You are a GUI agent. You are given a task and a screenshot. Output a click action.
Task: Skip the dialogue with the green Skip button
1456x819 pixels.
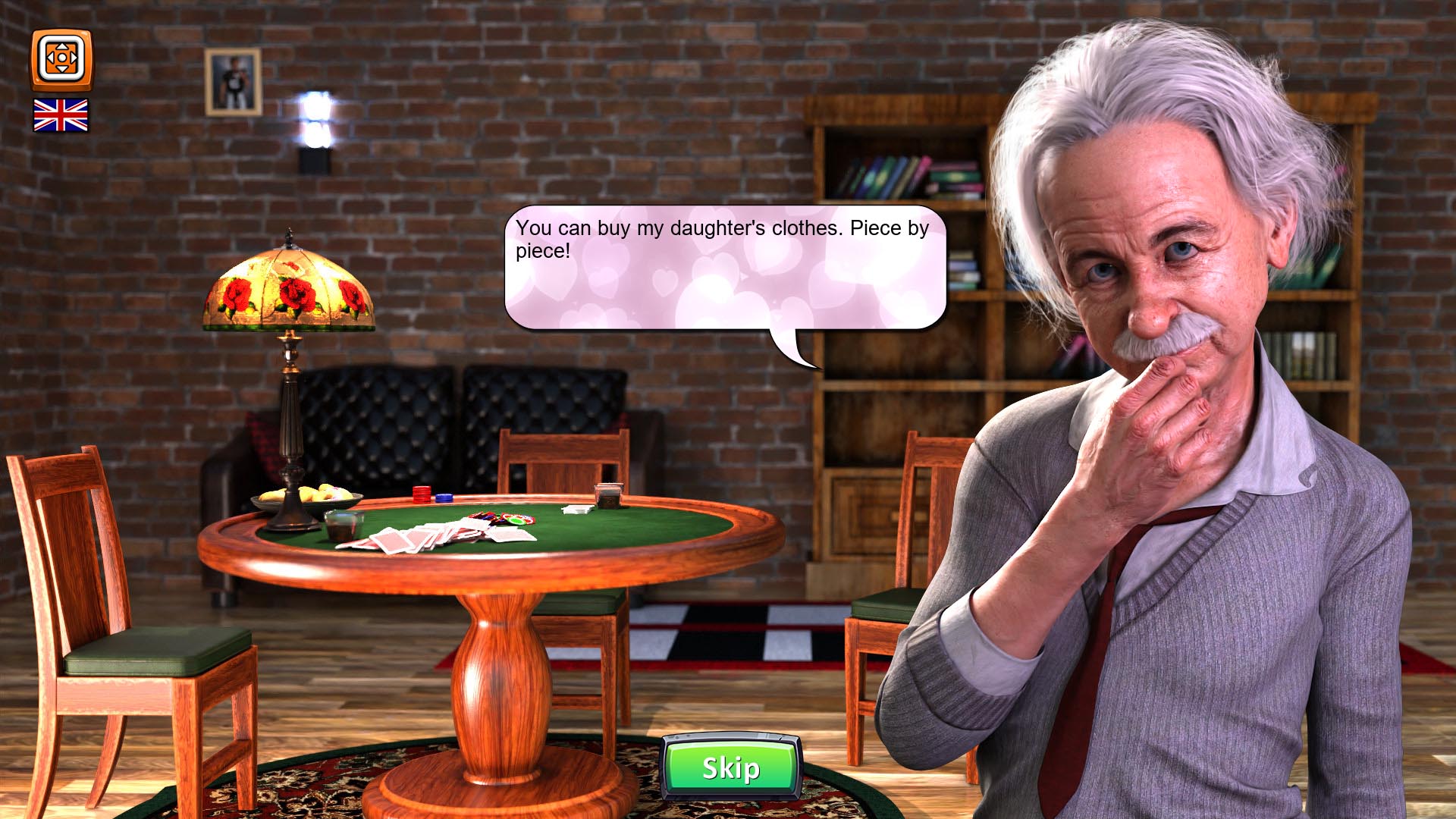(731, 767)
